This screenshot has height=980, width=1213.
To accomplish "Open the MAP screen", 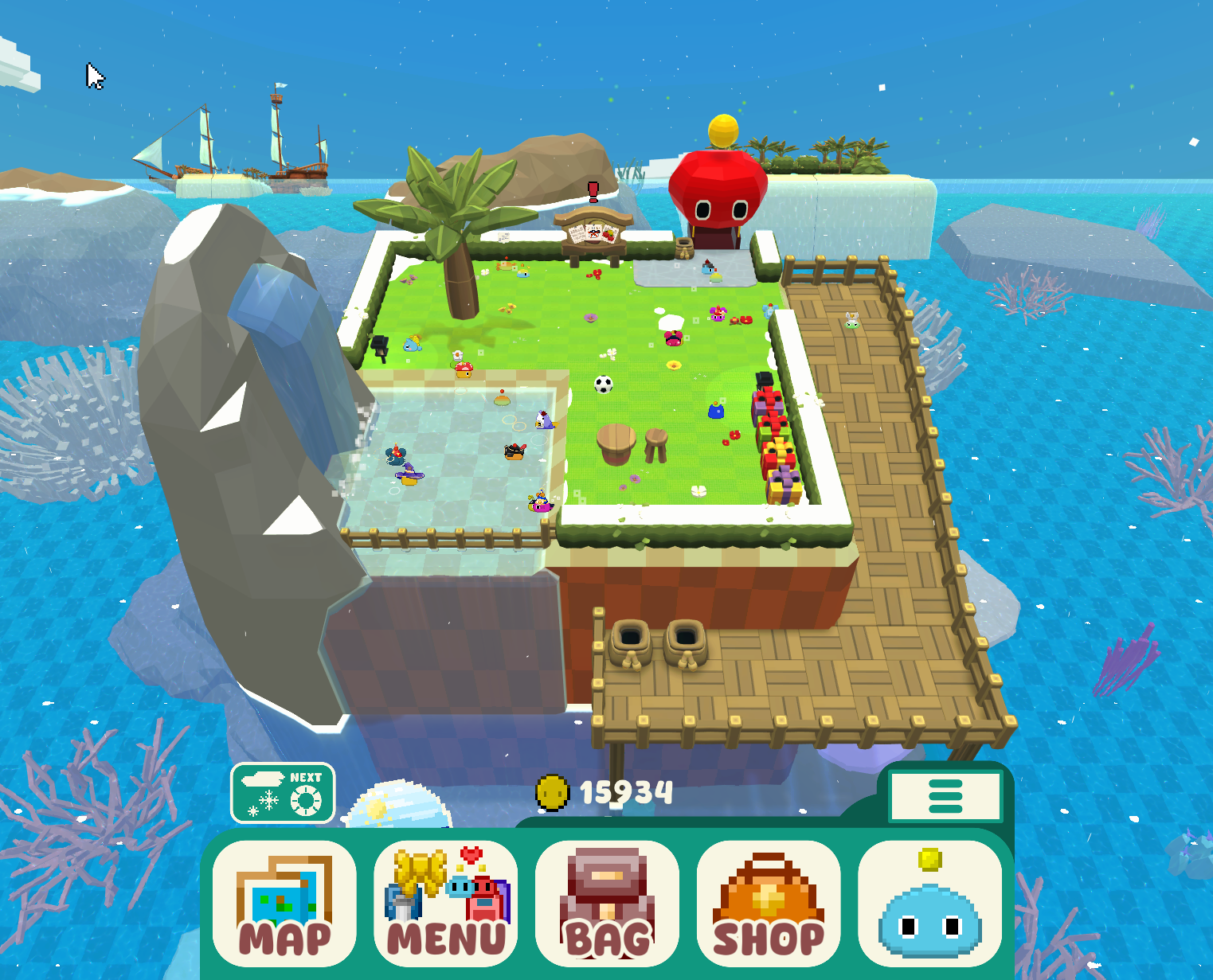I will (x=284, y=904).
